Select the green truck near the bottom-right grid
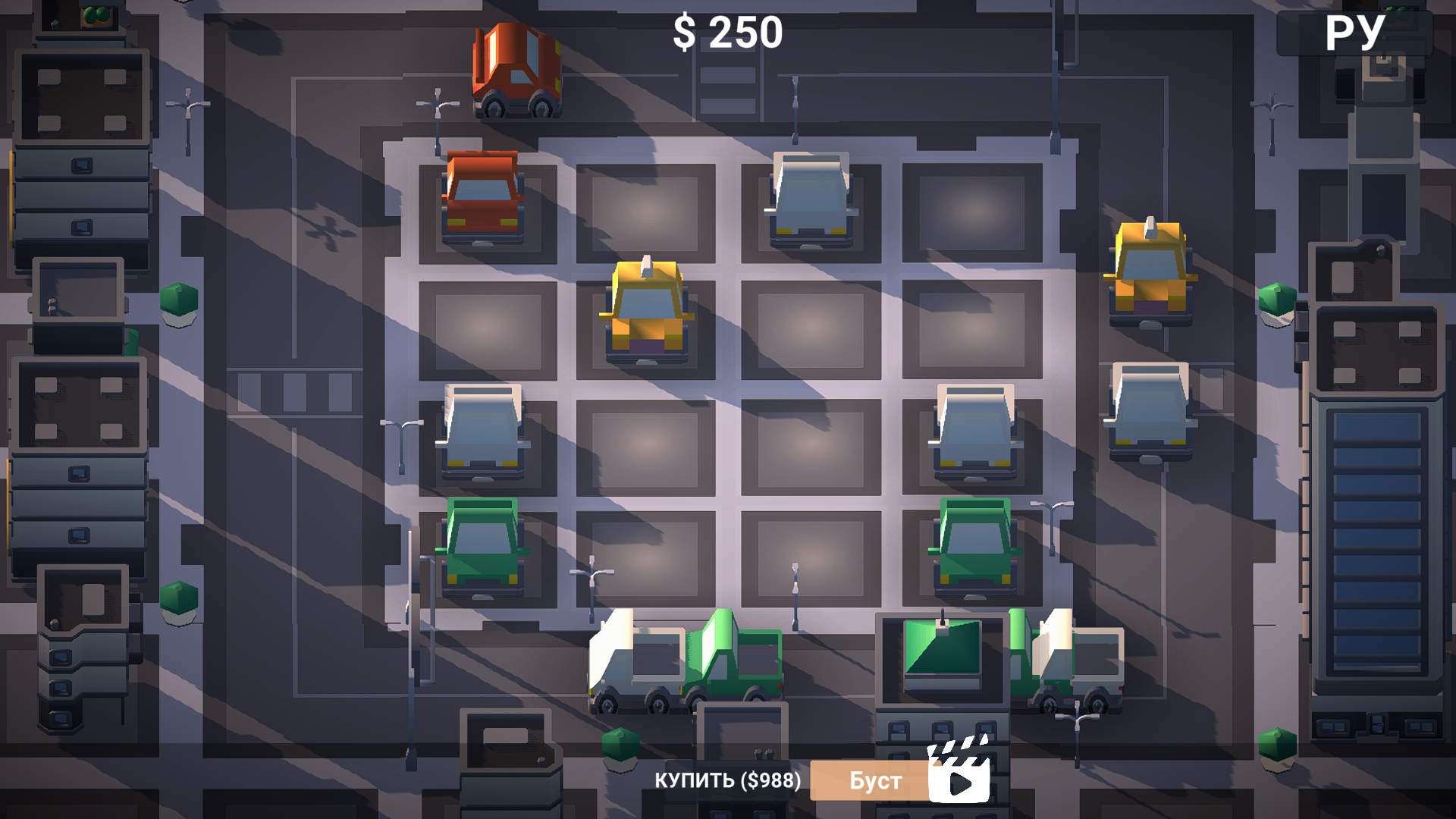The image size is (1456, 819). click(x=974, y=548)
